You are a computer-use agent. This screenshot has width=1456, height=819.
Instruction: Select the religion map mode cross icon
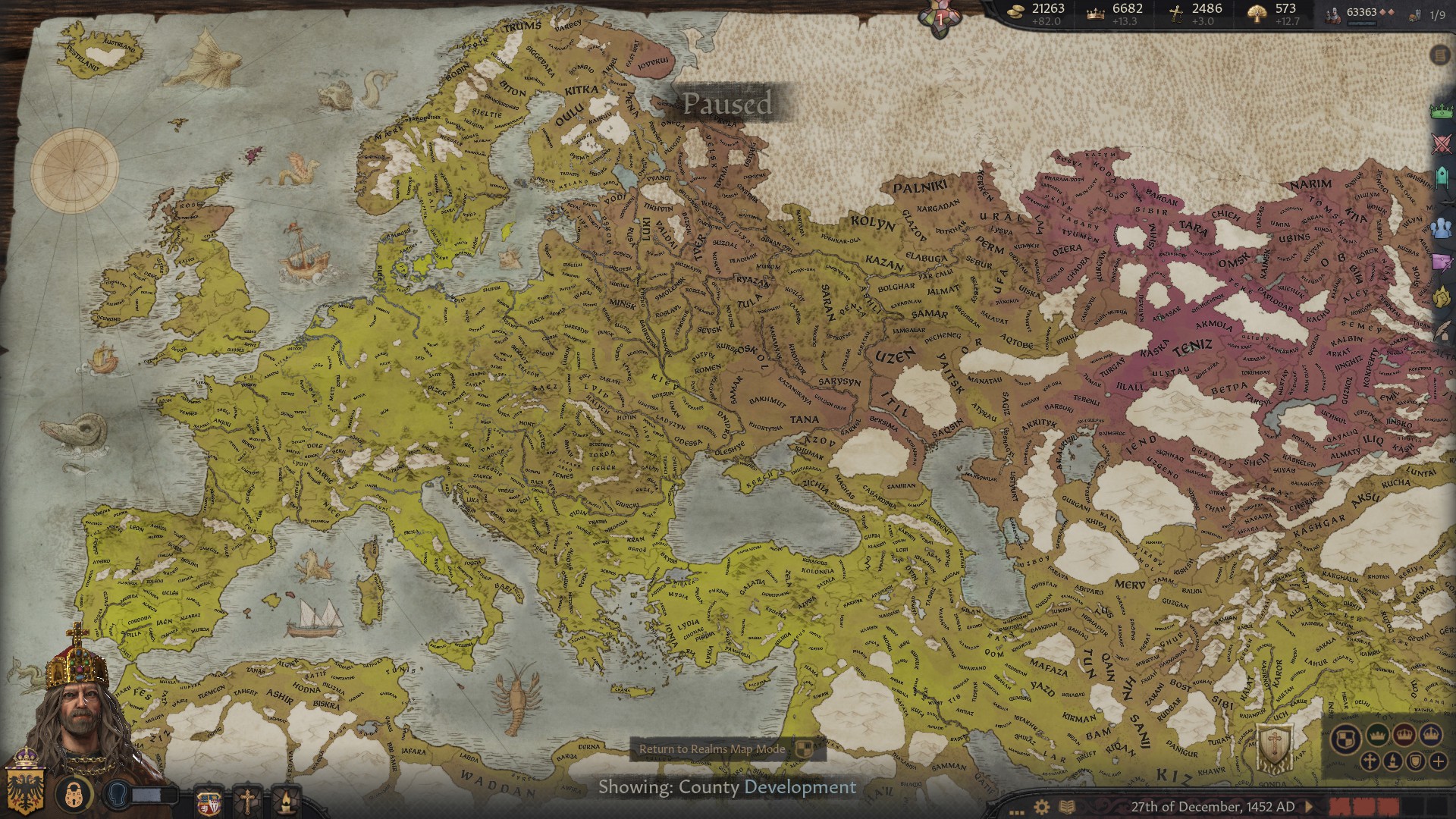click(x=1370, y=763)
